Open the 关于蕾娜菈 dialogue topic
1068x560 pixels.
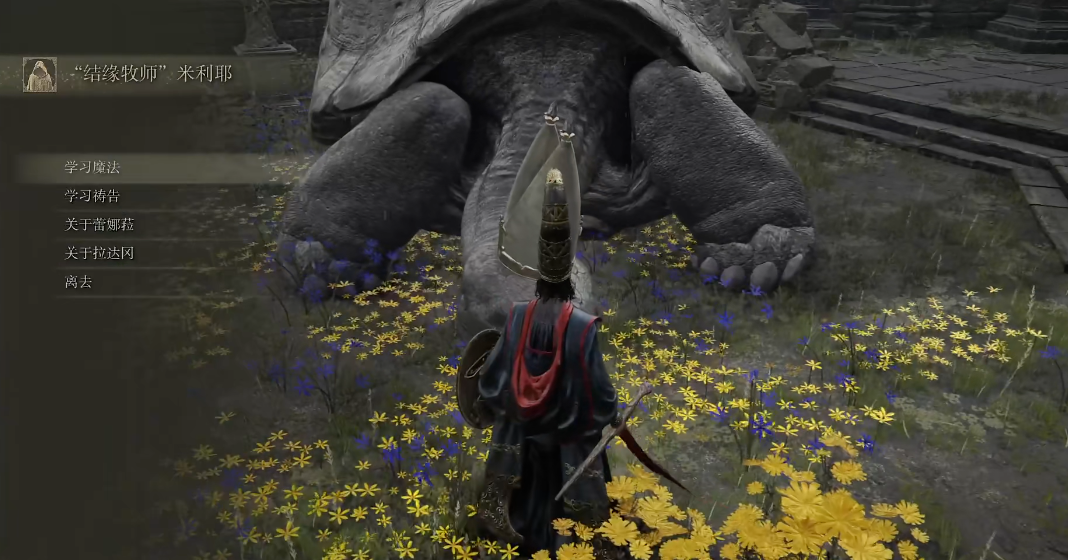coord(100,225)
